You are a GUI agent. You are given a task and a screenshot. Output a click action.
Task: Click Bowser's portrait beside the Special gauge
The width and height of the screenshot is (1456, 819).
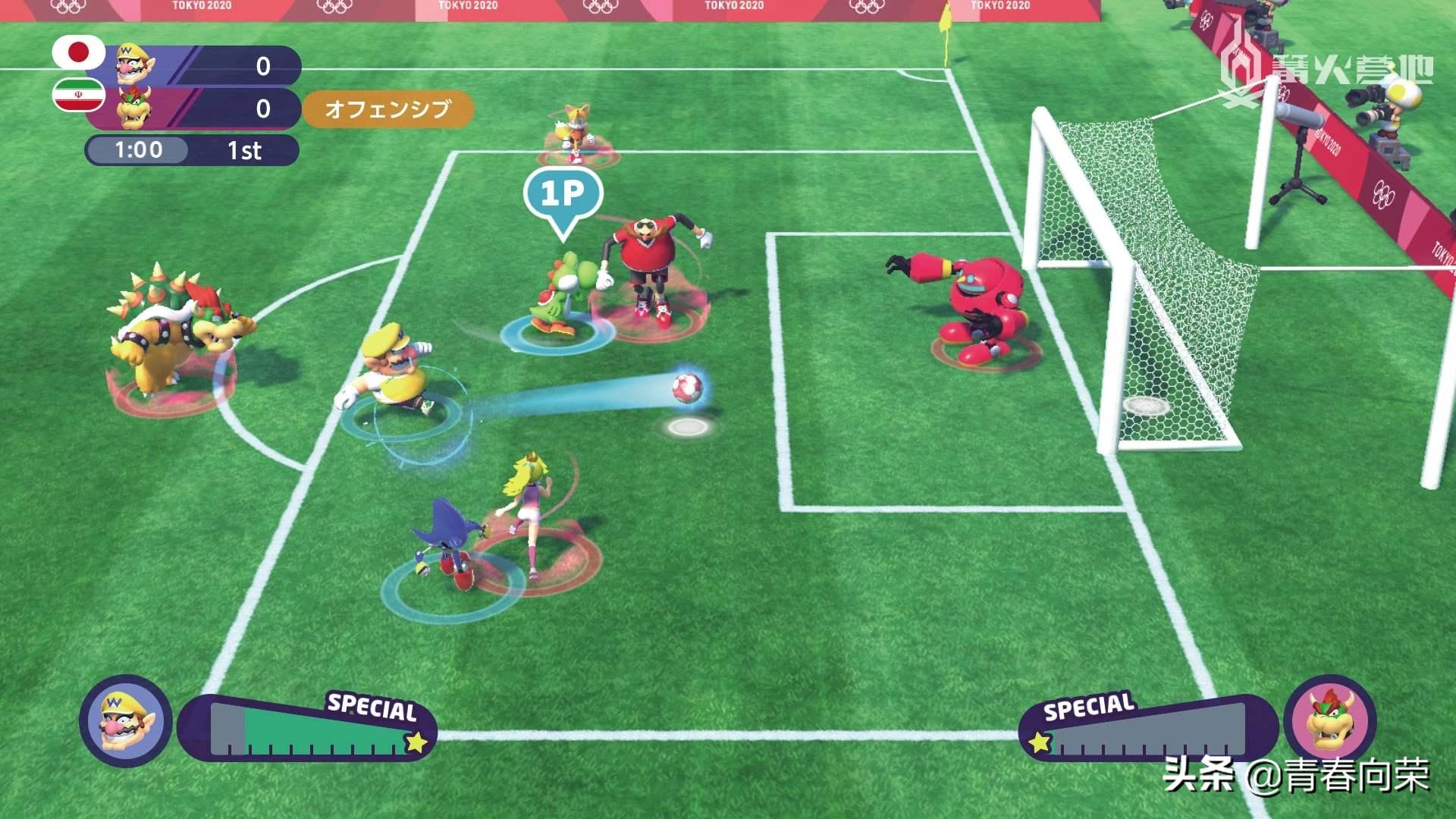(1331, 720)
